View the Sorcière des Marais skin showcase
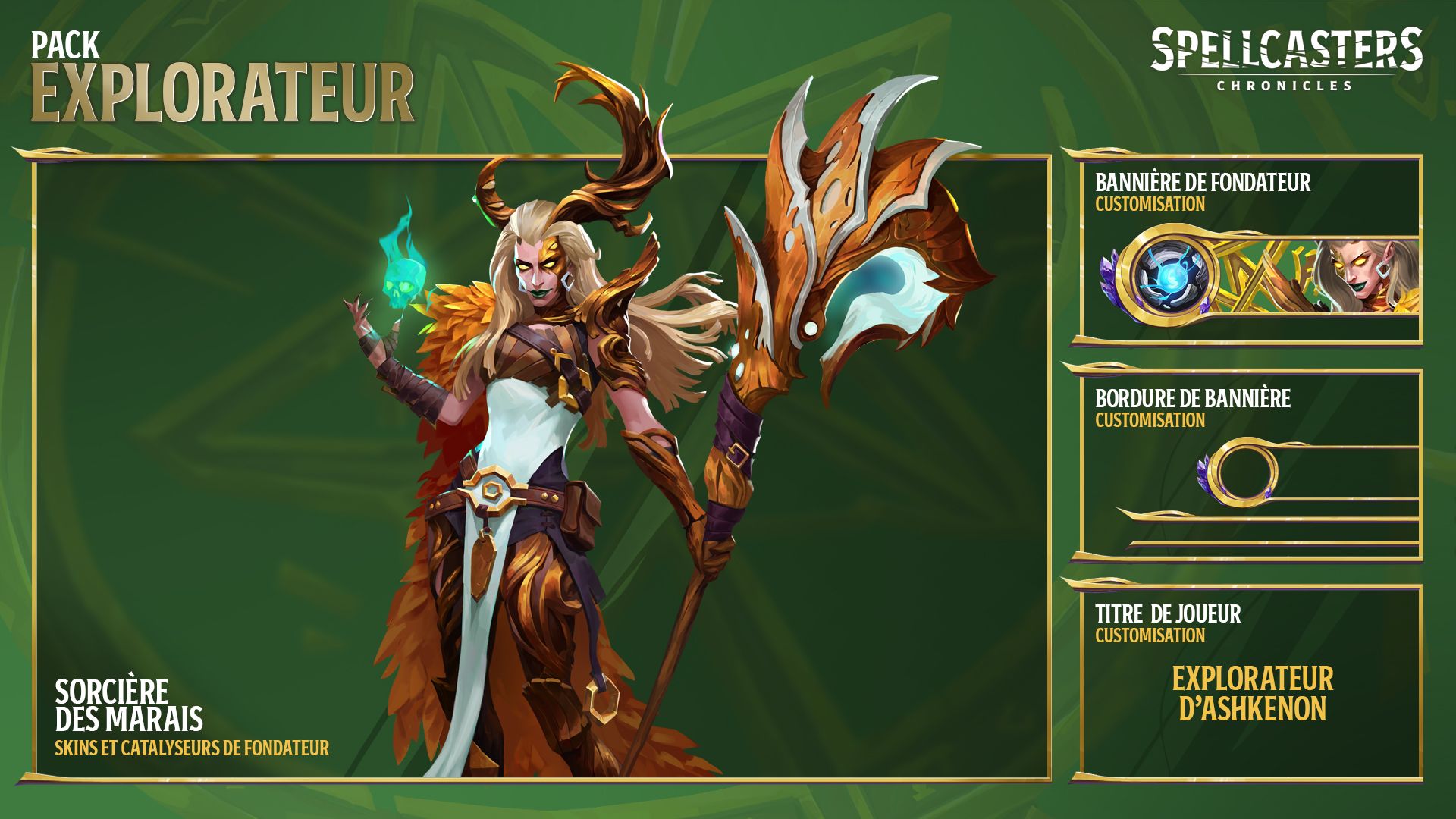1456x819 pixels. pos(541,467)
